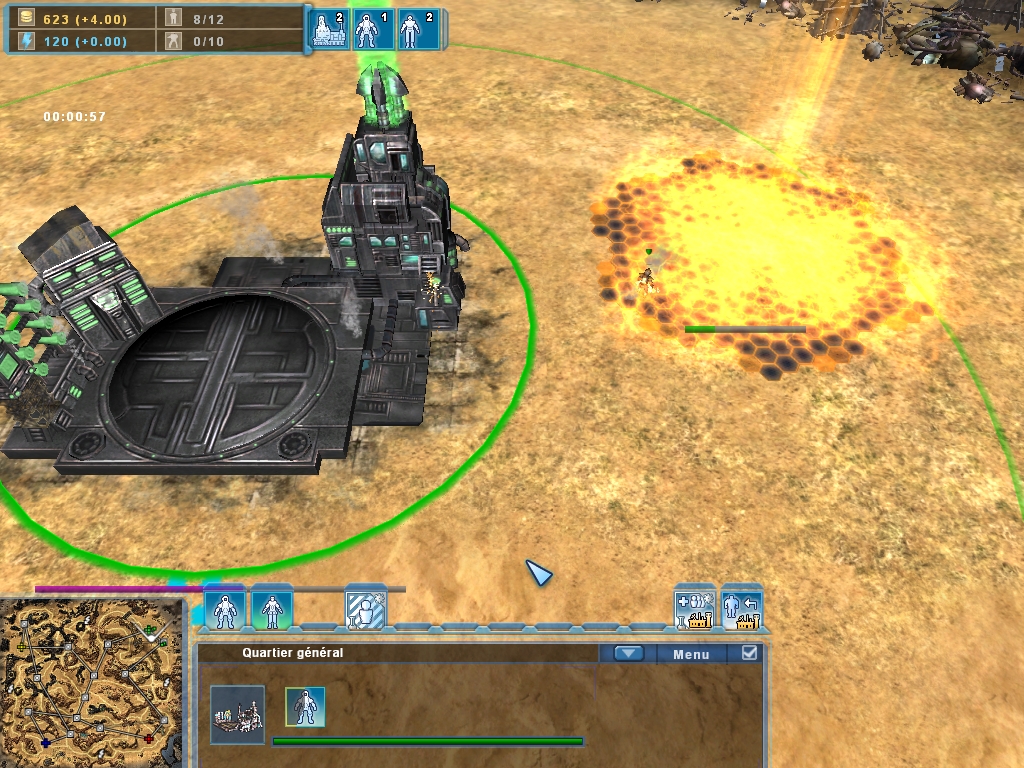Toggle the checkbox beside Menu
Viewport: 1024px width, 768px height.
750,653
